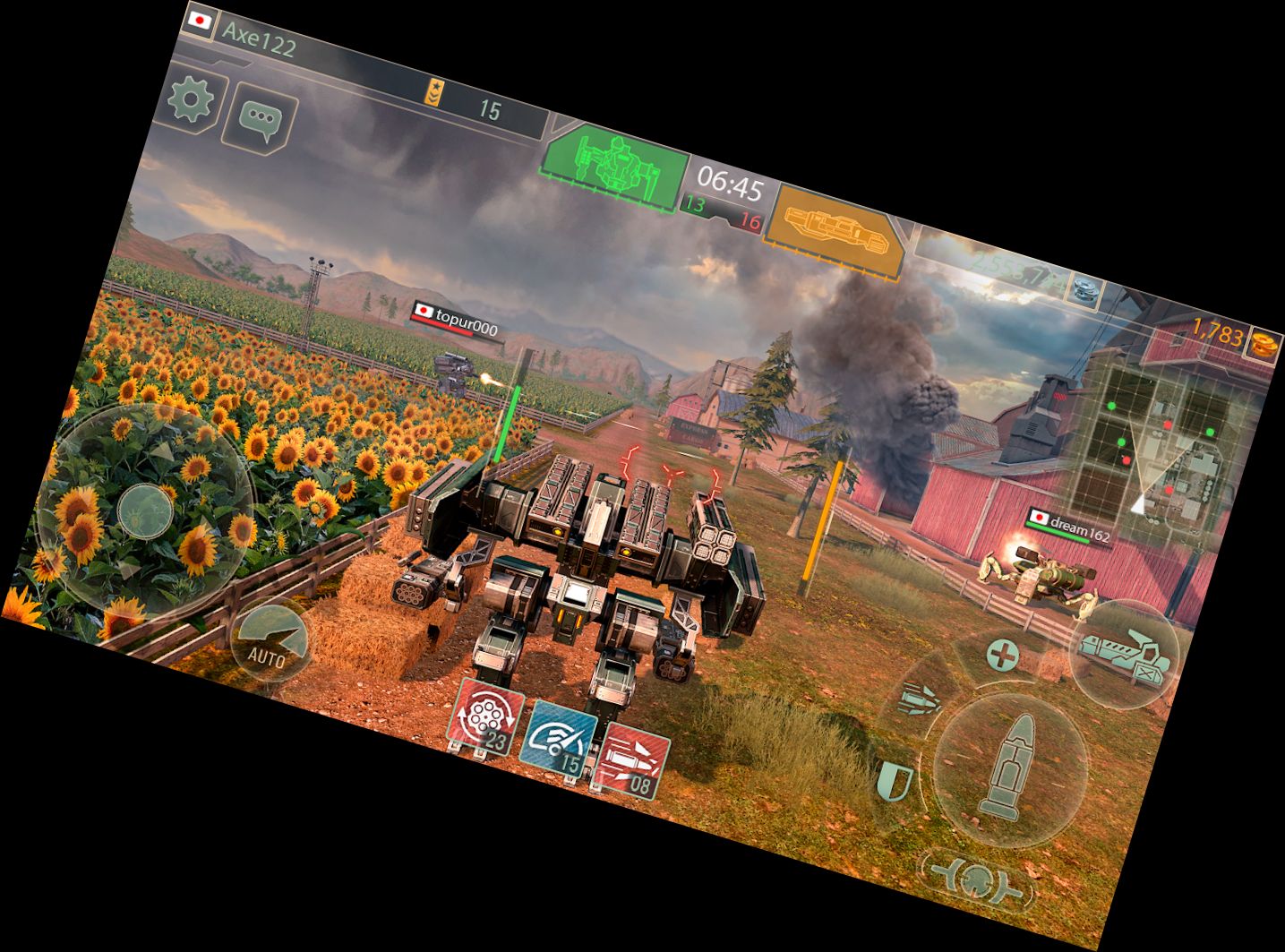Select the orange enemy team emblem

838,228
